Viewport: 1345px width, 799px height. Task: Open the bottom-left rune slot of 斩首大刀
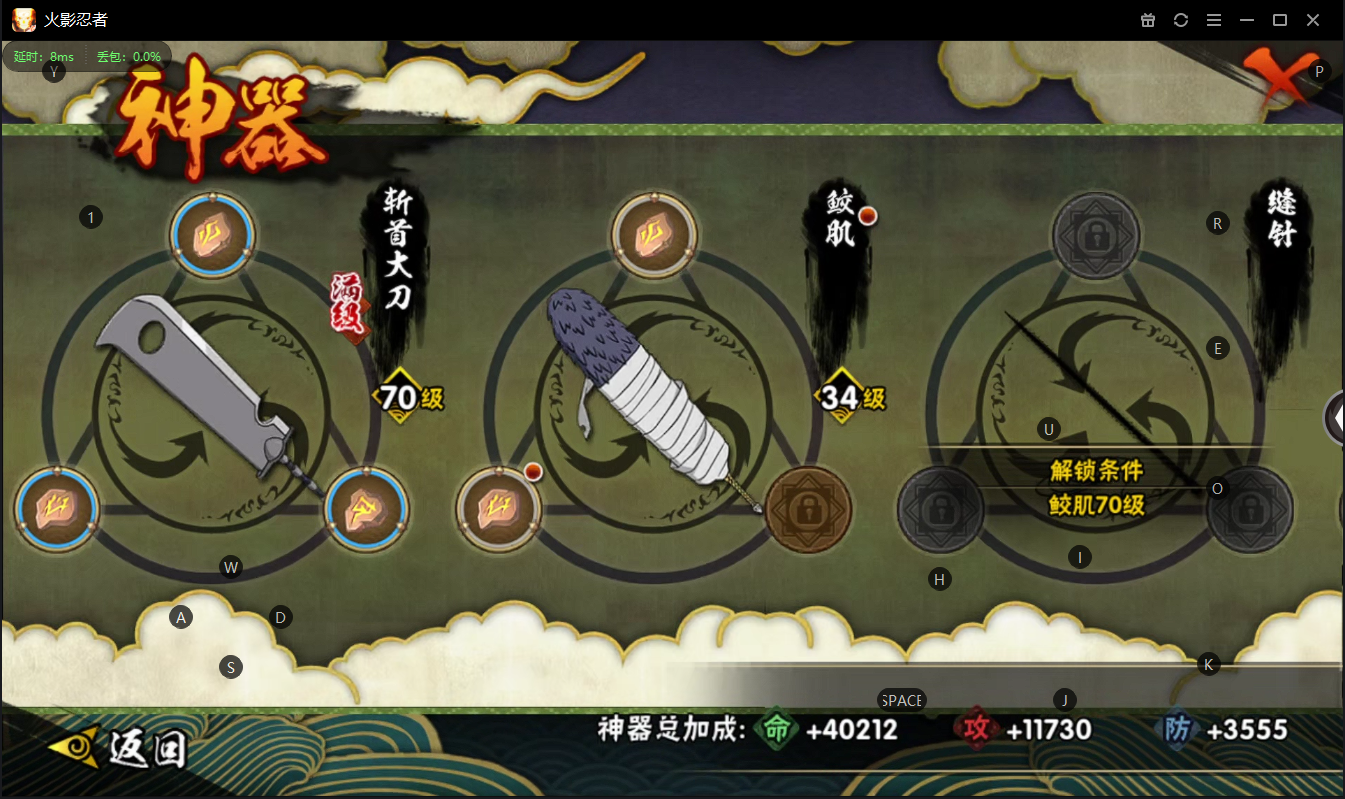click(x=57, y=508)
